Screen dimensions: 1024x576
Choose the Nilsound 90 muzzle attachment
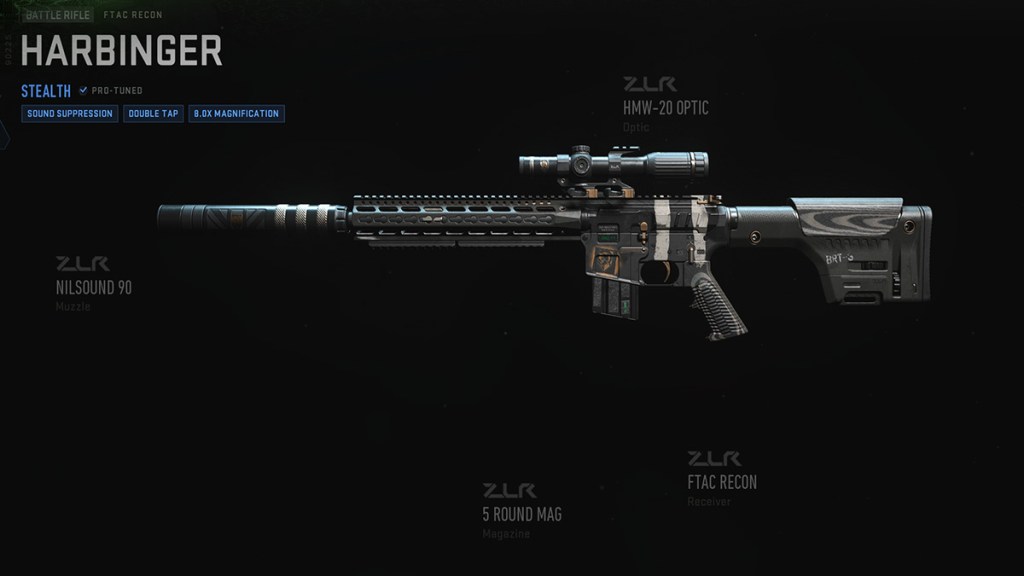pyautogui.click(x=94, y=288)
